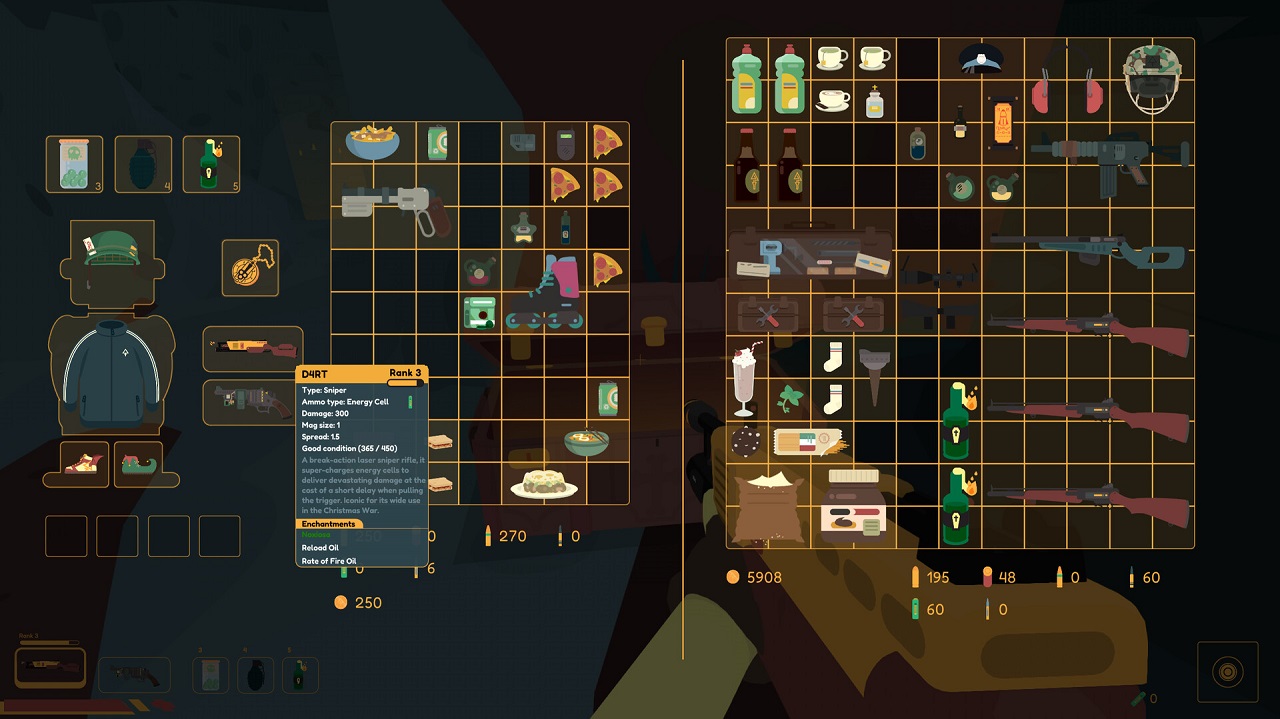Viewport: 1280px width, 719px height.
Task: Select the equipped D4RT sniper rifle slot
Action: (252, 349)
